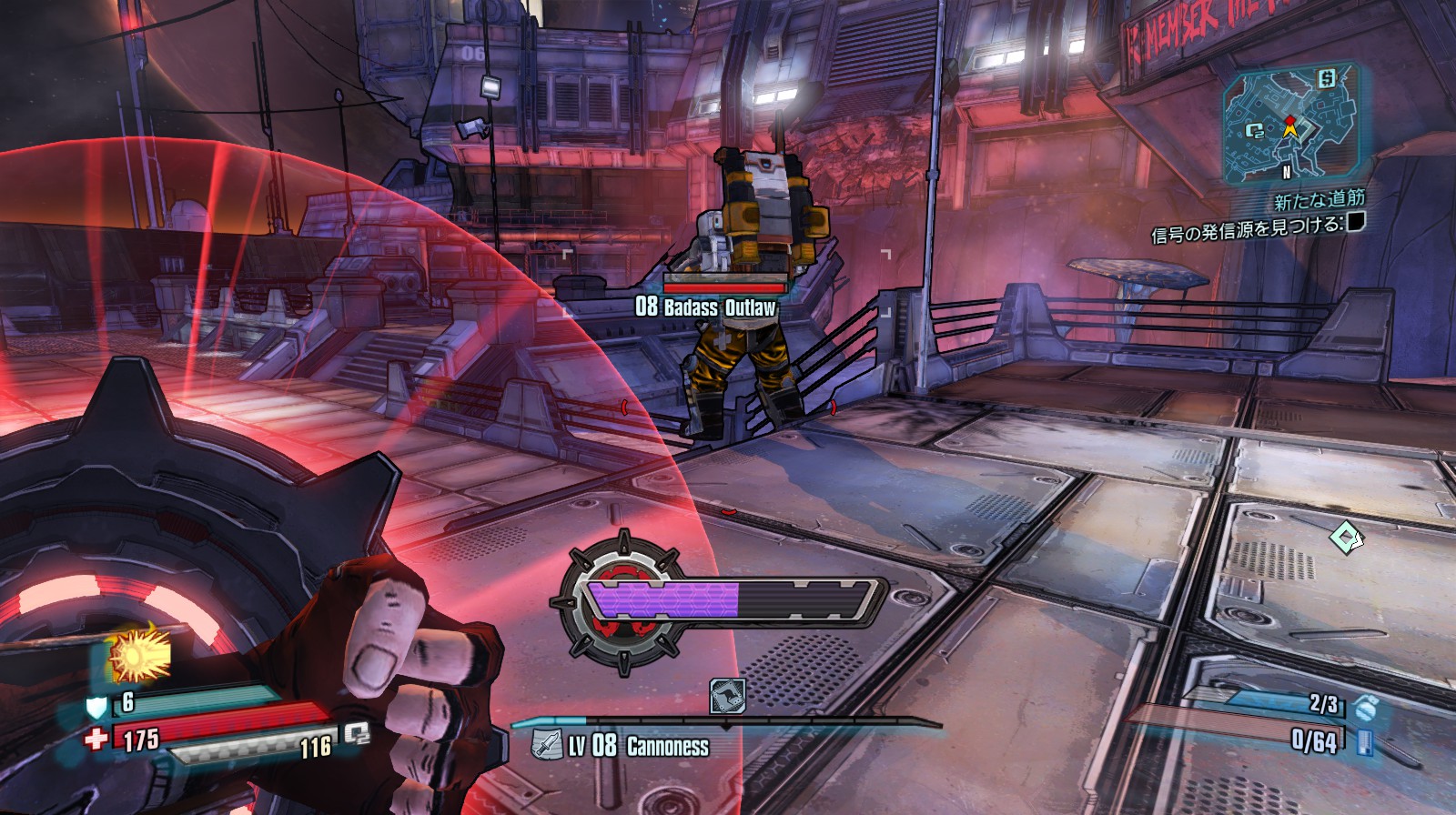Viewport: 1456px width, 815px height.
Task: Click the spiked shield action skill icon
Action: point(621,602)
